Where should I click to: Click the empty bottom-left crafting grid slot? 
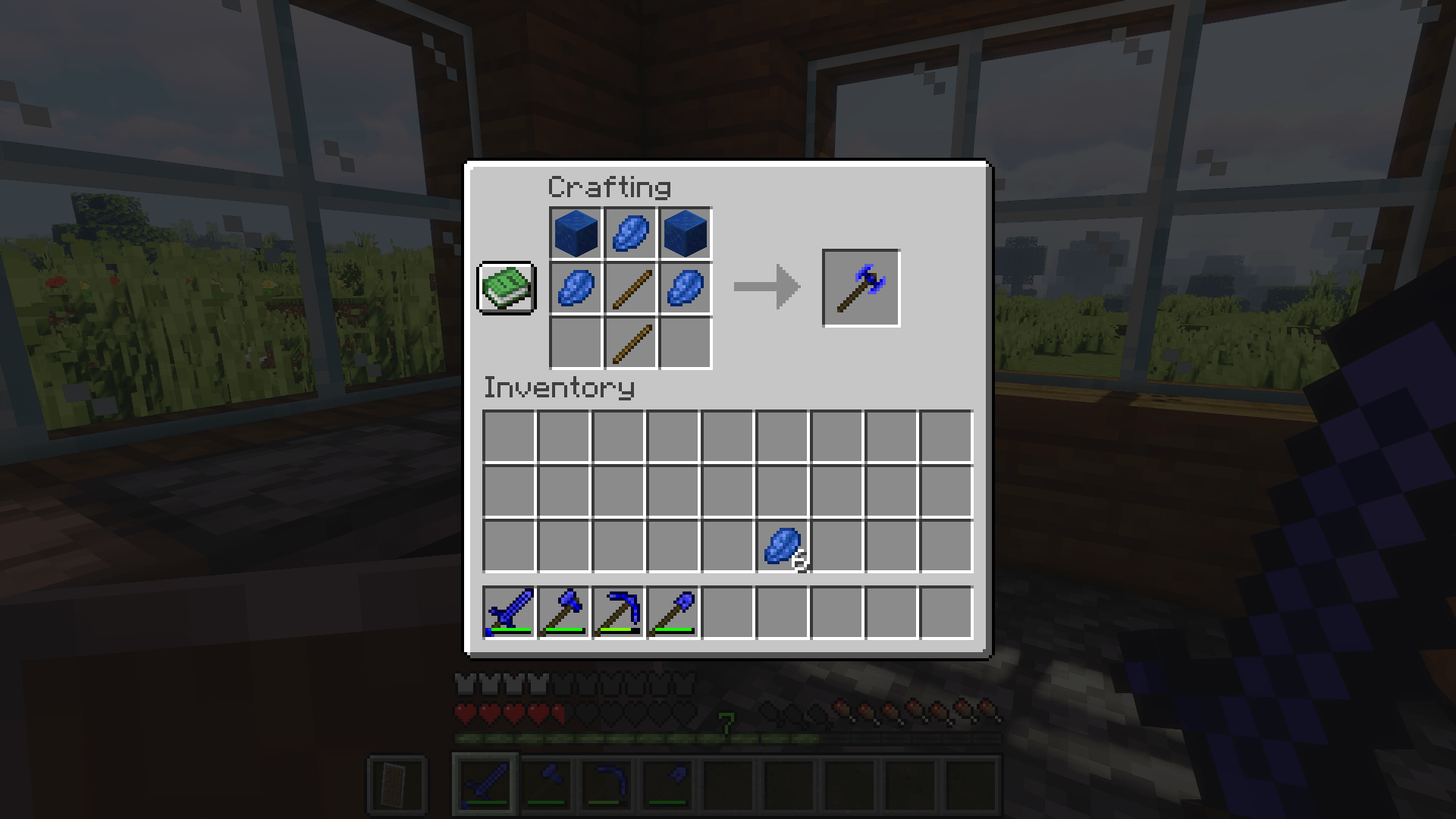[577, 343]
